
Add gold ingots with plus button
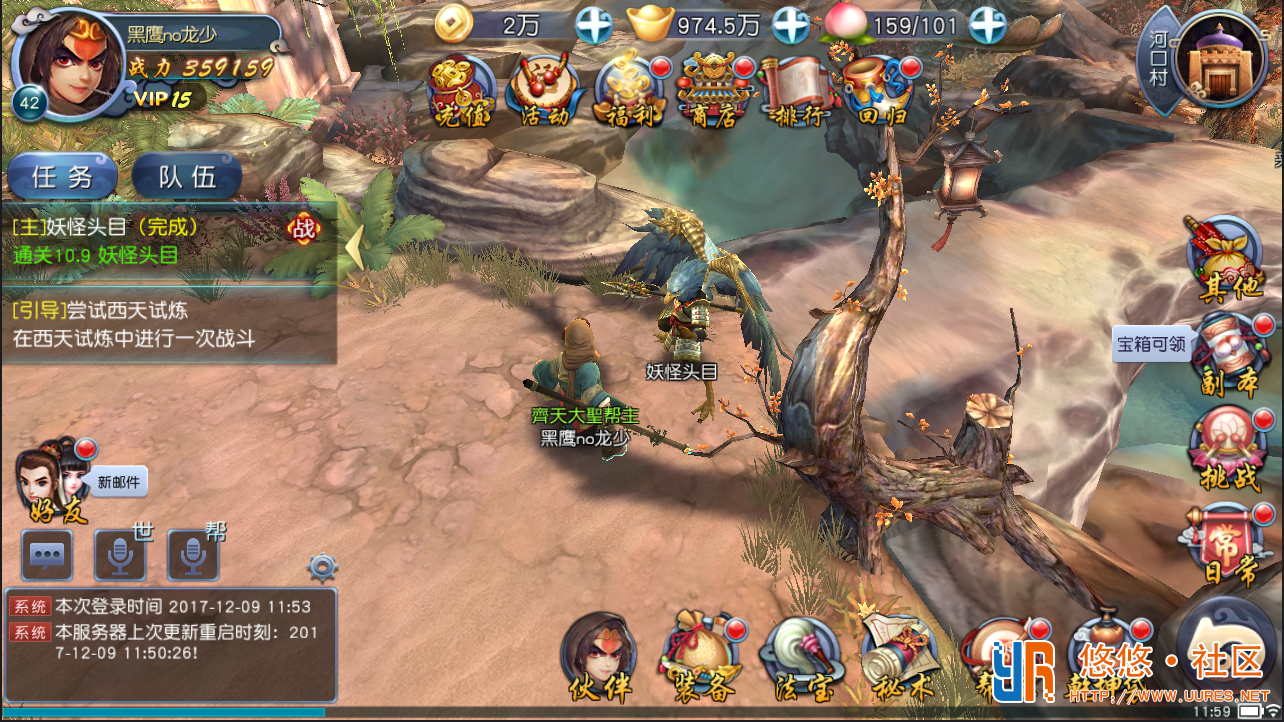click(791, 25)
